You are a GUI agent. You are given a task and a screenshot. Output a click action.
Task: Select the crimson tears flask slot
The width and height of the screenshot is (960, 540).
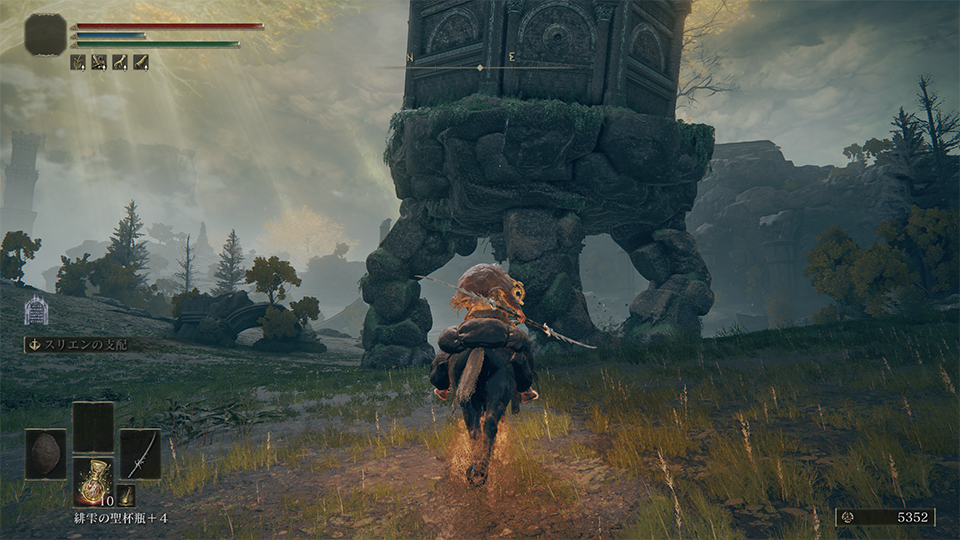tap(93, 482)
